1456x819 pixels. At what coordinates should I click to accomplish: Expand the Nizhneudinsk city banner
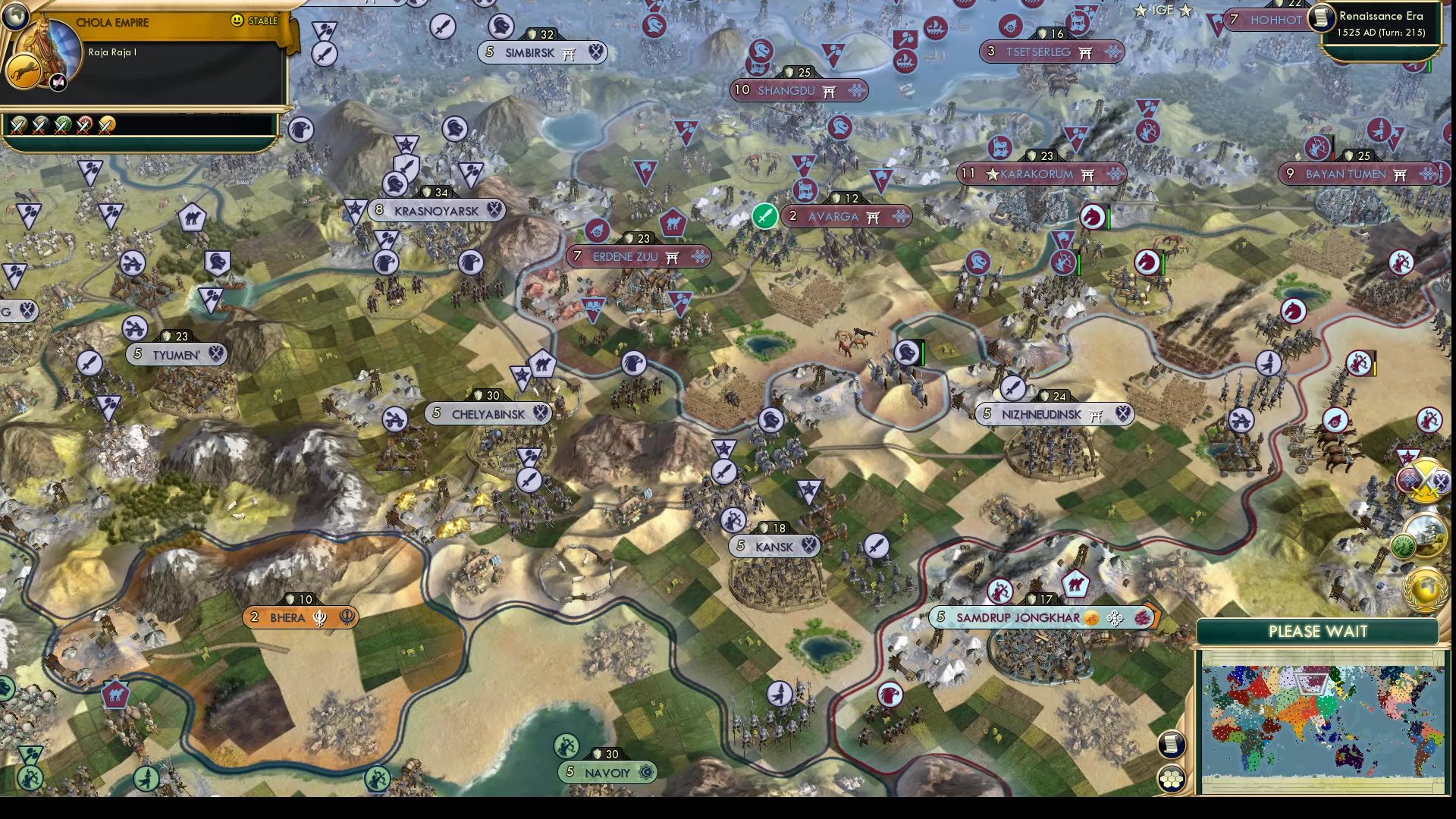[1054, 414]
